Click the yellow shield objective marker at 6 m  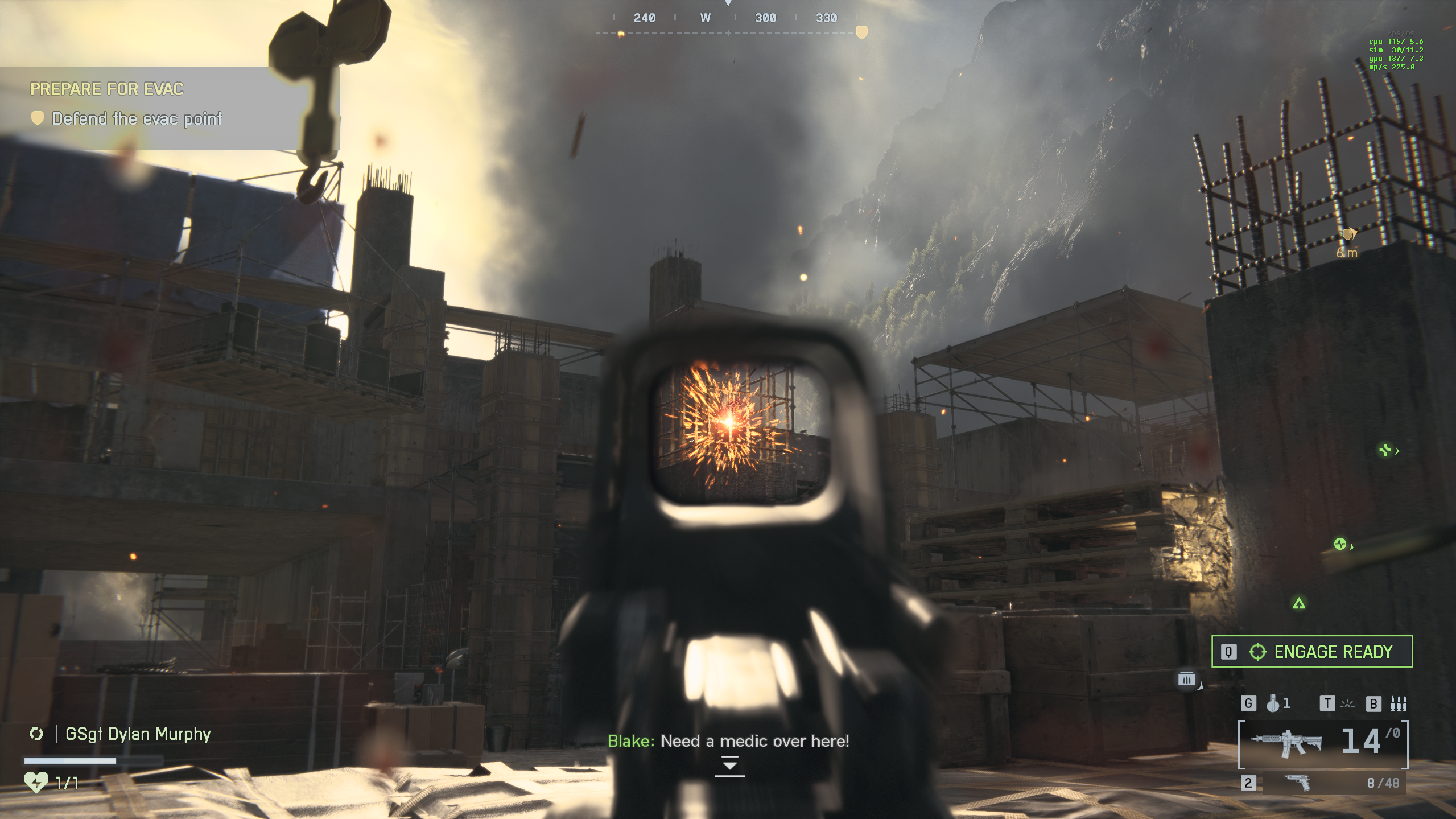coord(1347,234)
